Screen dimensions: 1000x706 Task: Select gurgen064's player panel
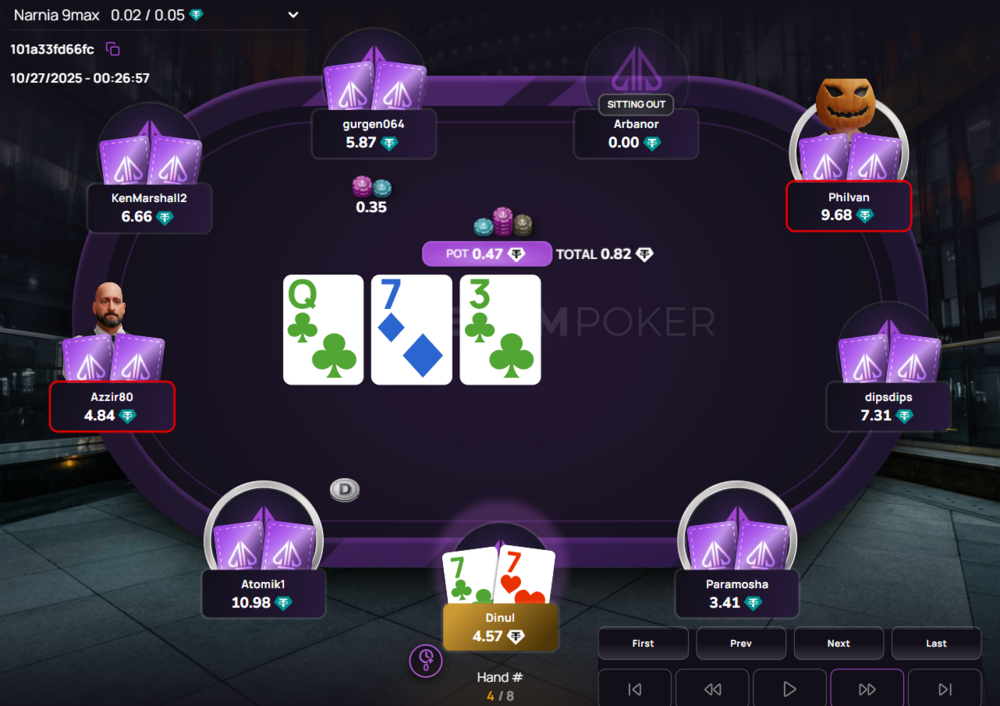tap(373, 133)
